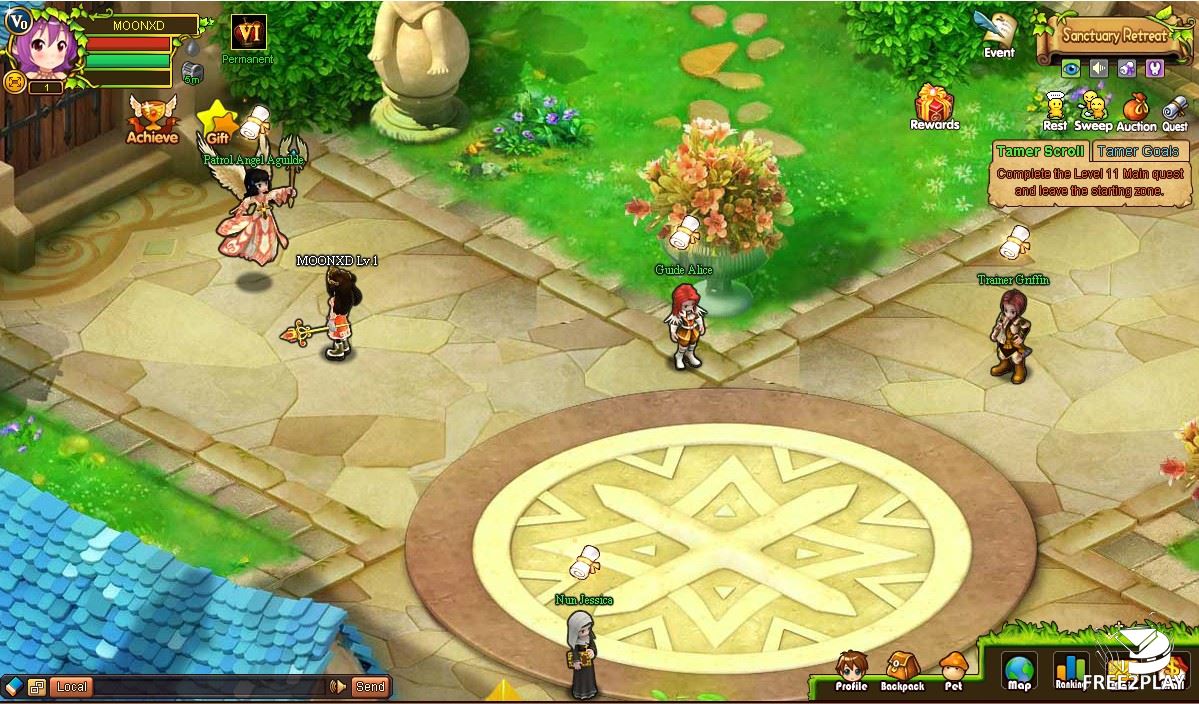Toggle the sound speaker button

click(1099, 68)
